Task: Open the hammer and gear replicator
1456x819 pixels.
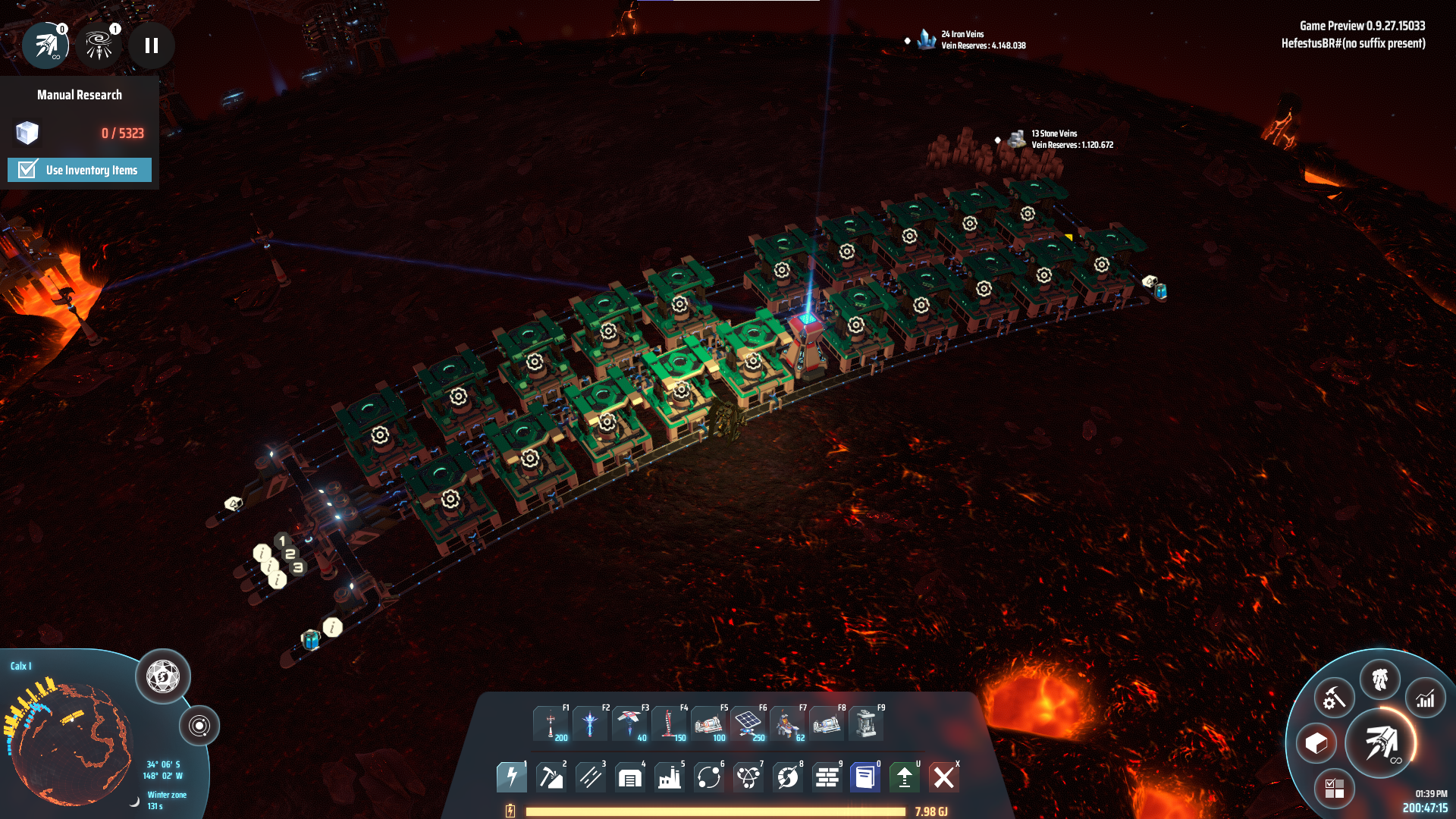Action: coord(1334,698)
